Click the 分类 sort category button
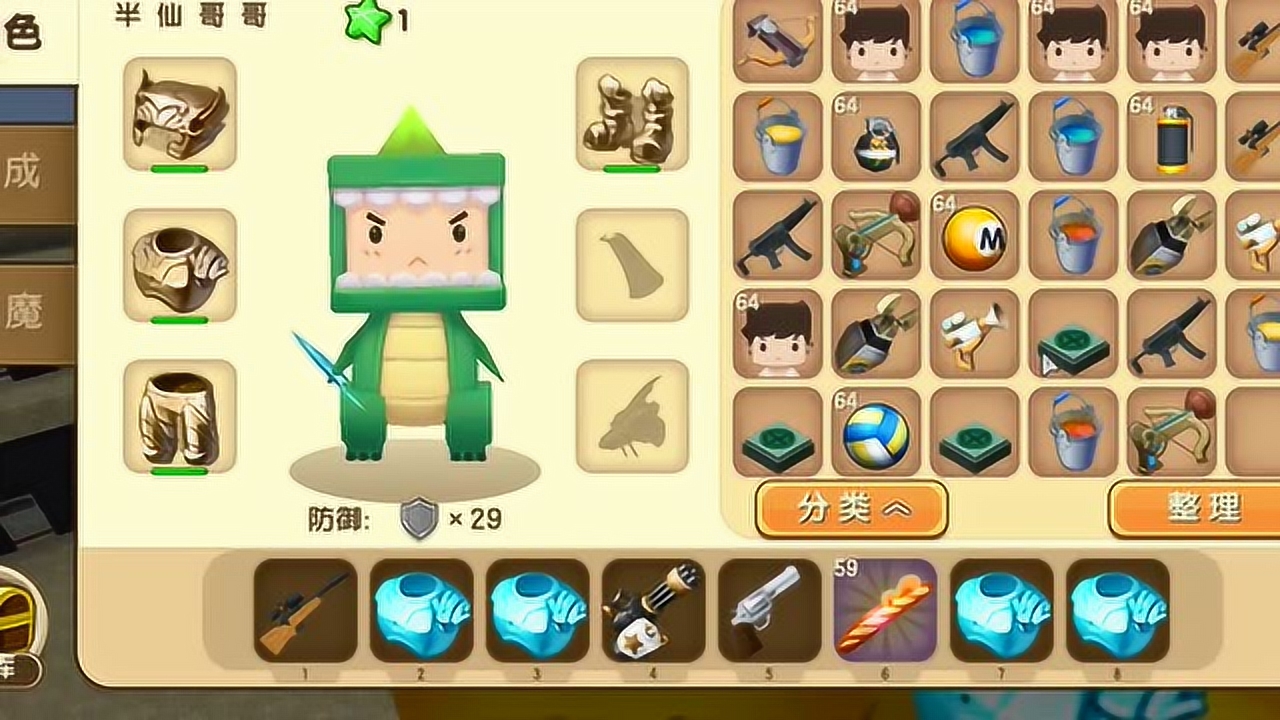 (x=851, y=509)
